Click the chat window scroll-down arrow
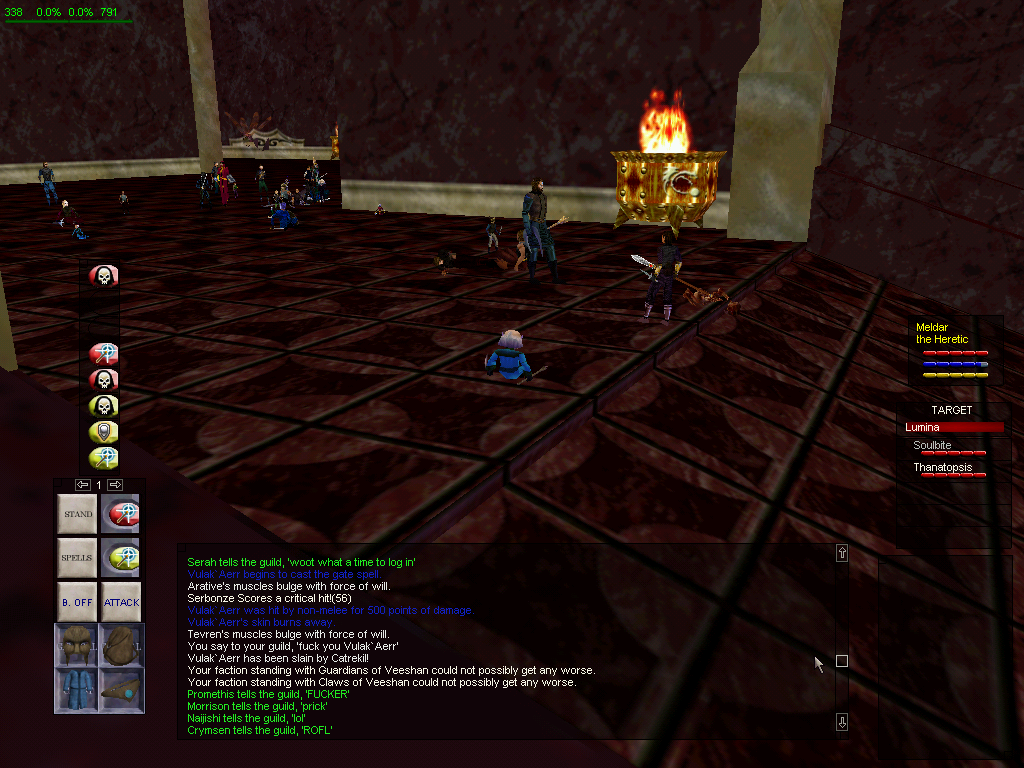This screenshot has width=1024, height=768. click(842, 722)
